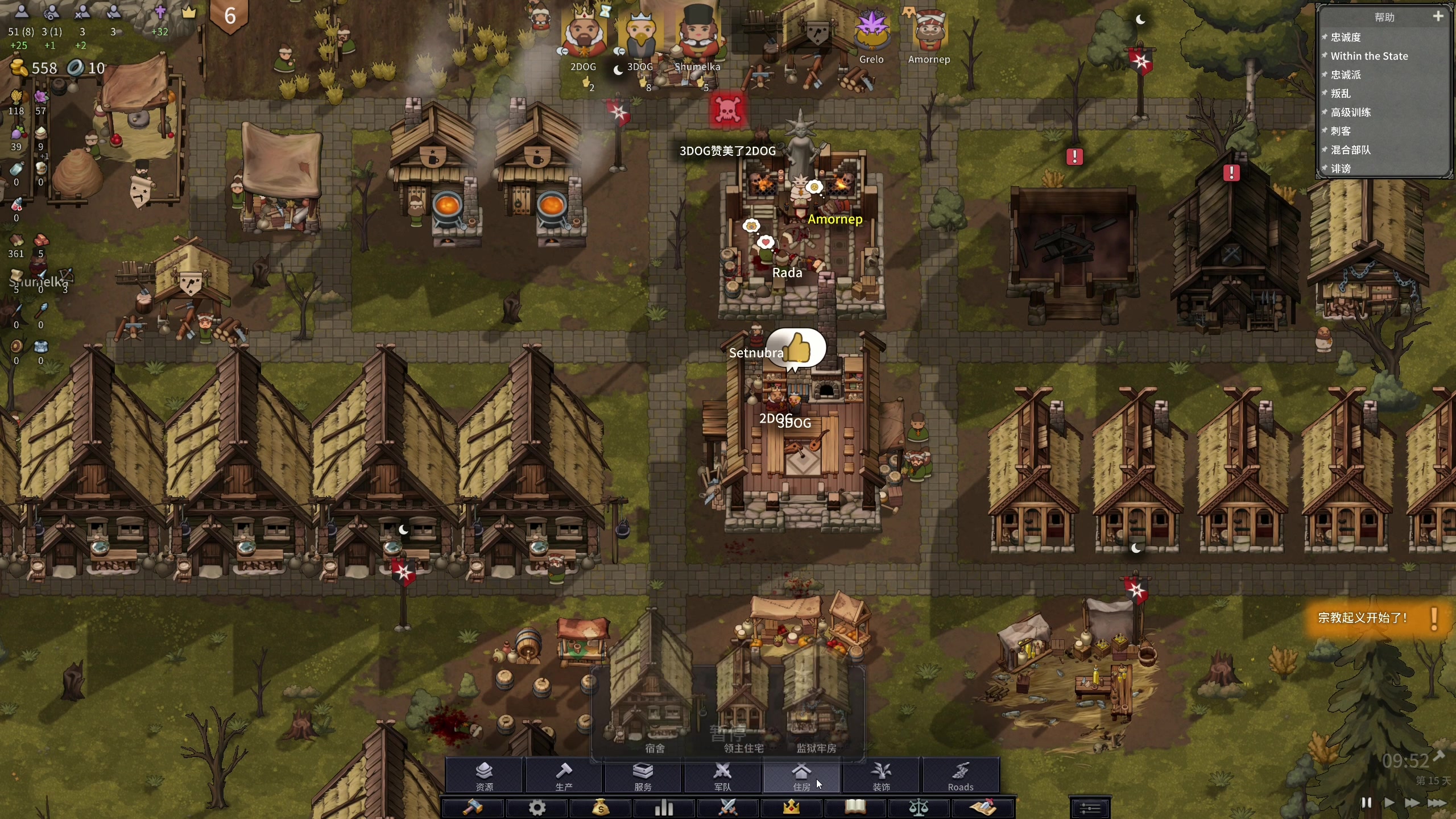Pause the game with the pause button

click(1366, 803)
